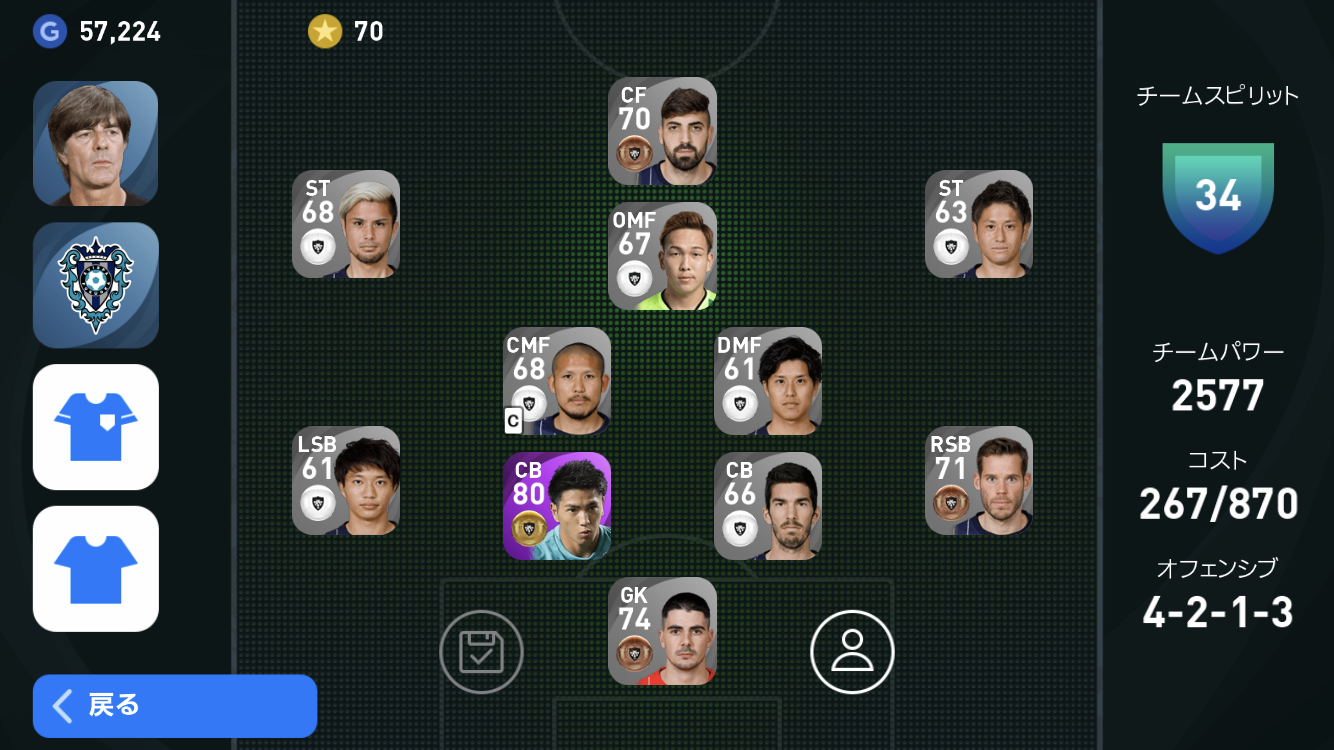
Task: Choose the kit with chest badge
Action: pos(96,427)
